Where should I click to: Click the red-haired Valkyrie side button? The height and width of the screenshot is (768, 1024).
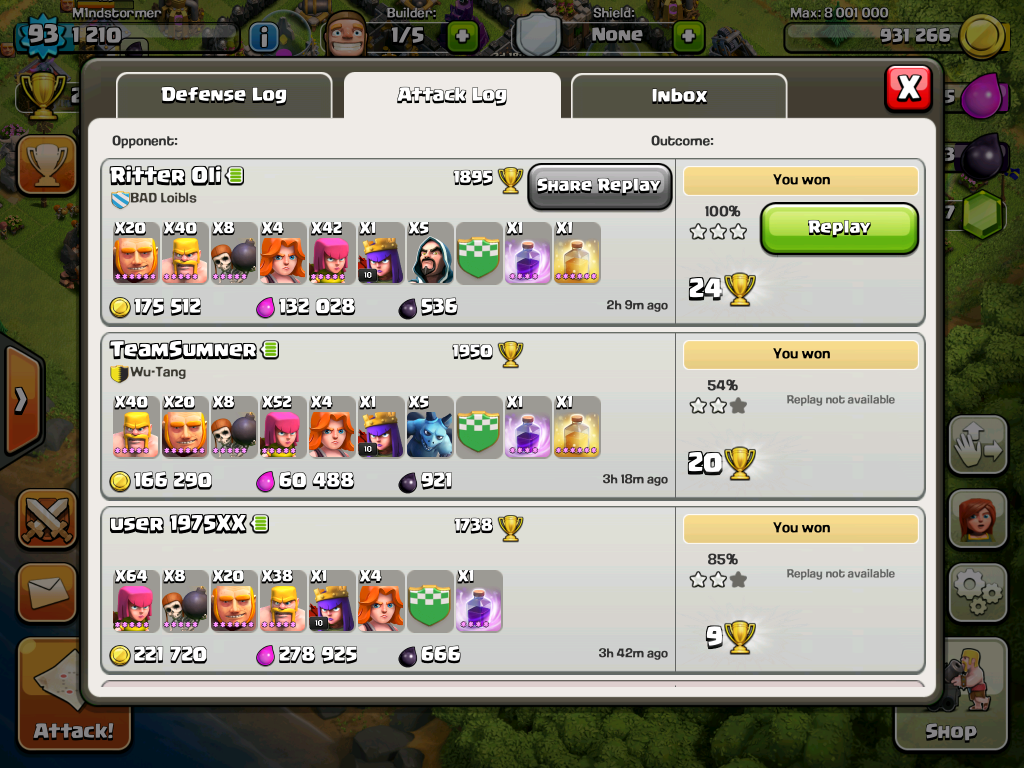coord(976,519)
